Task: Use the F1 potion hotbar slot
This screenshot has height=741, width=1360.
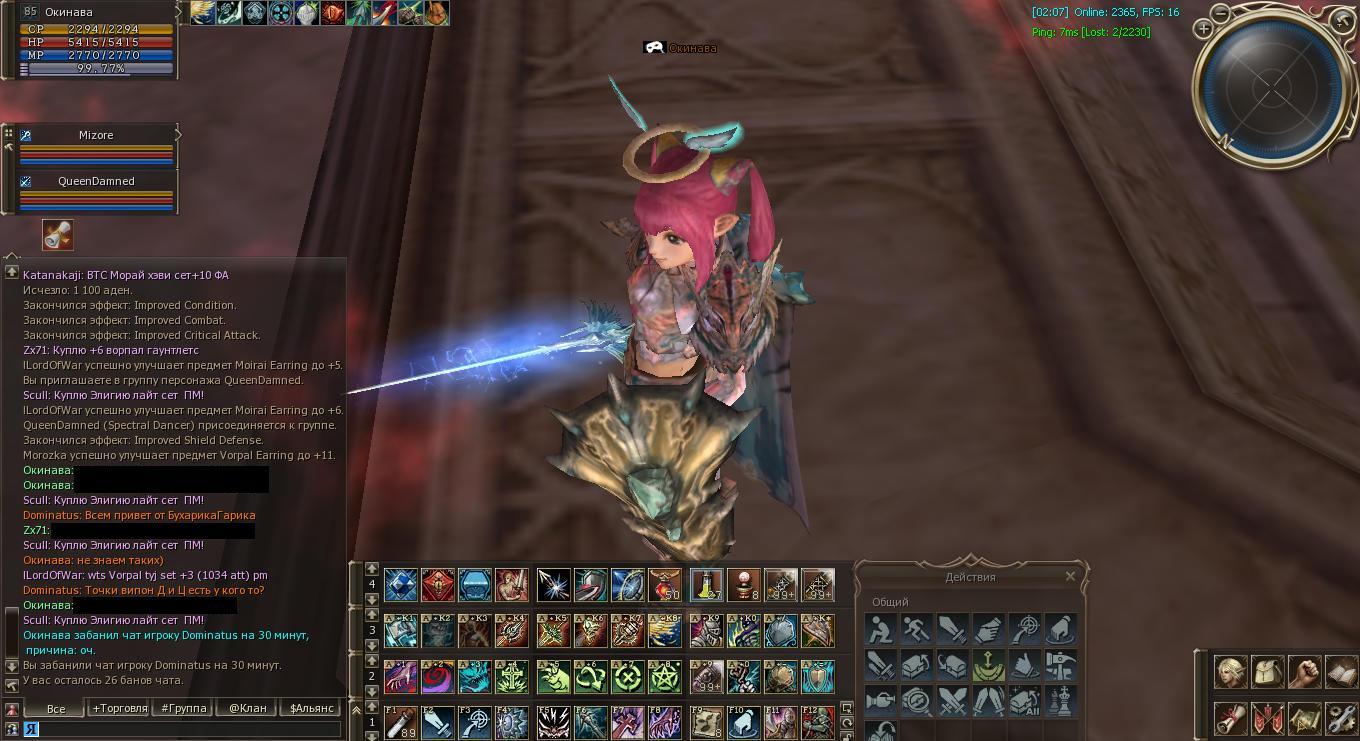Action: (x=401, y=722)
